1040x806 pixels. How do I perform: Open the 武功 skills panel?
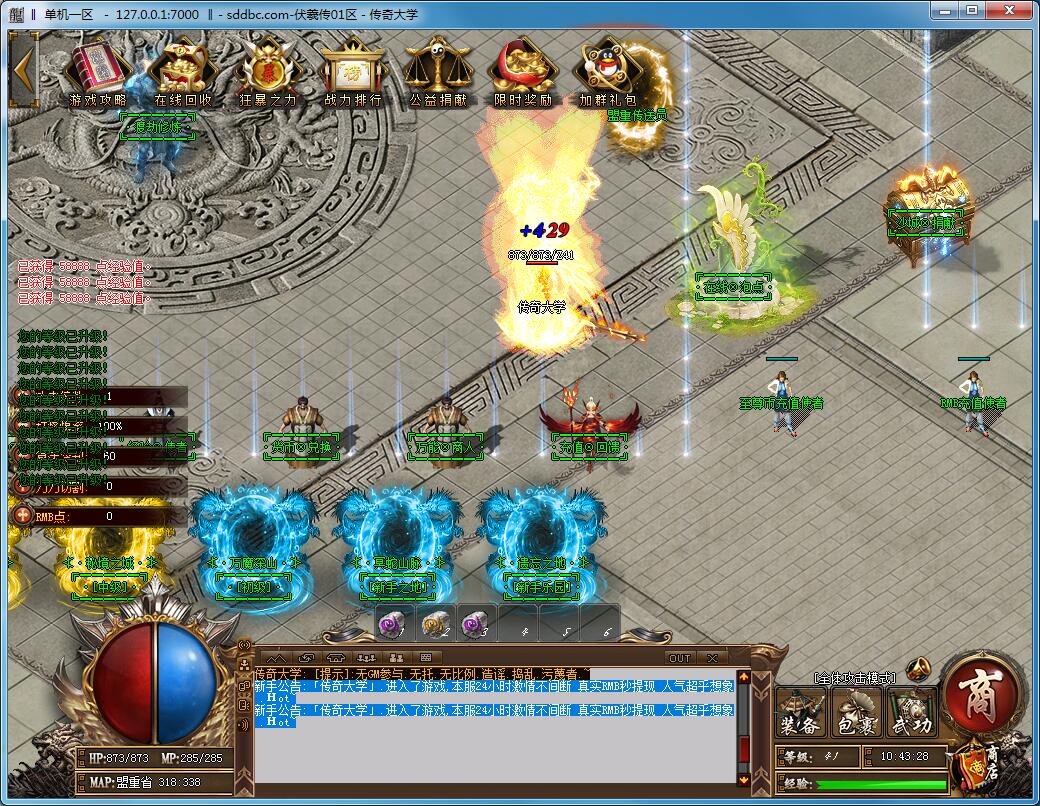911,712
